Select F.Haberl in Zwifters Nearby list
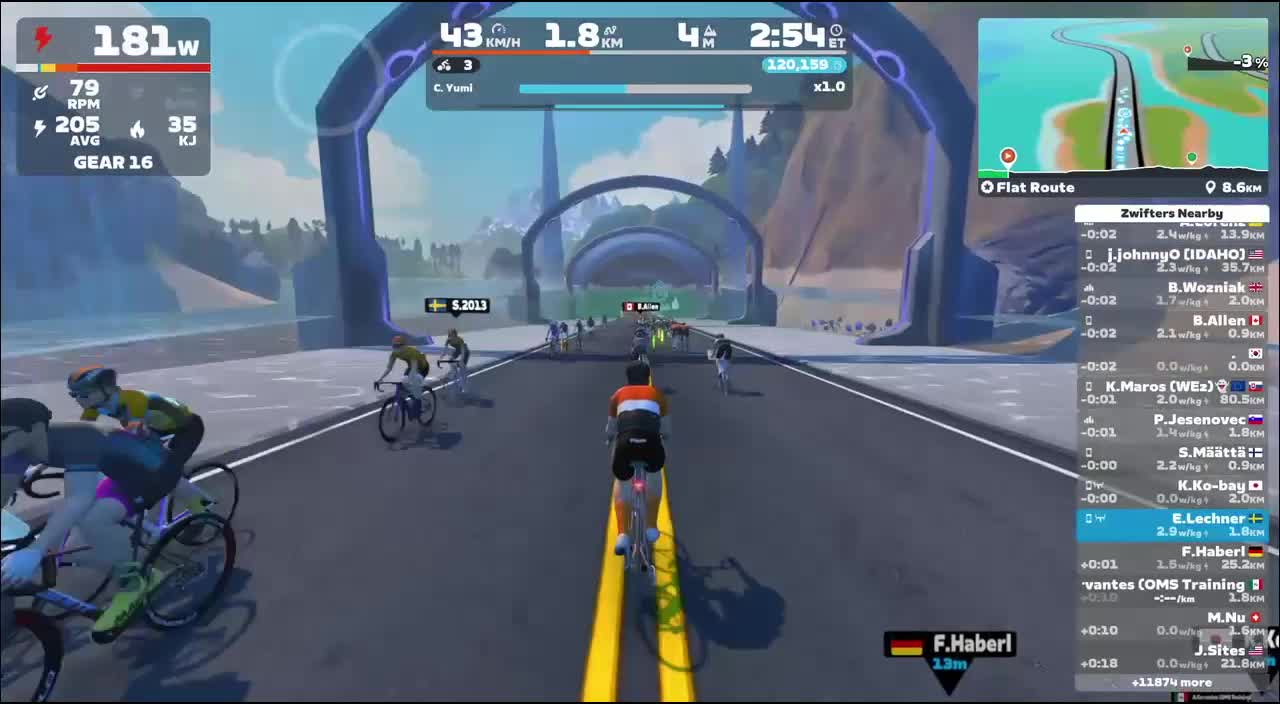1280x704 pixels. tap(1172, 557)
